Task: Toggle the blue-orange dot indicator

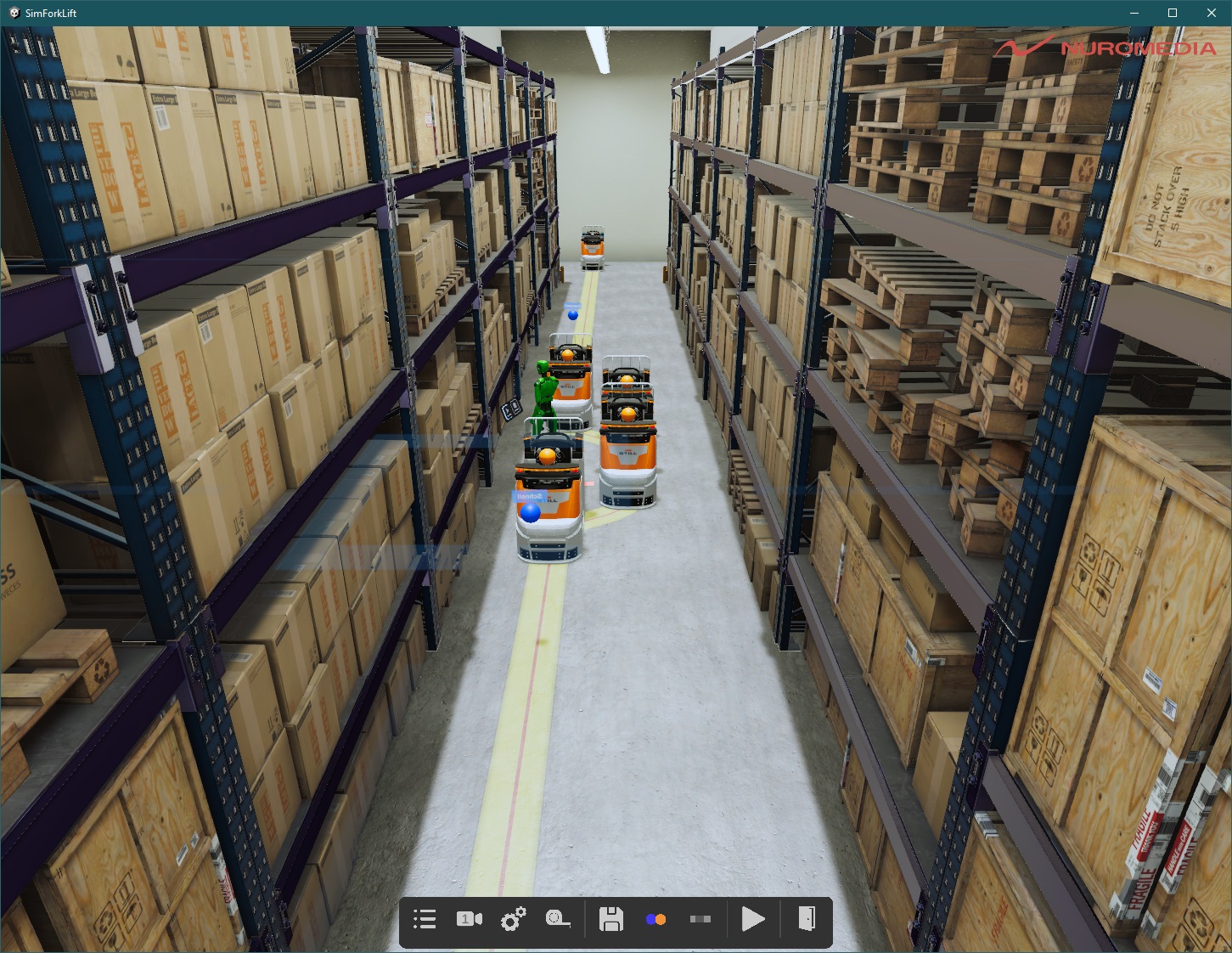Action: click(x=655, y=919)
